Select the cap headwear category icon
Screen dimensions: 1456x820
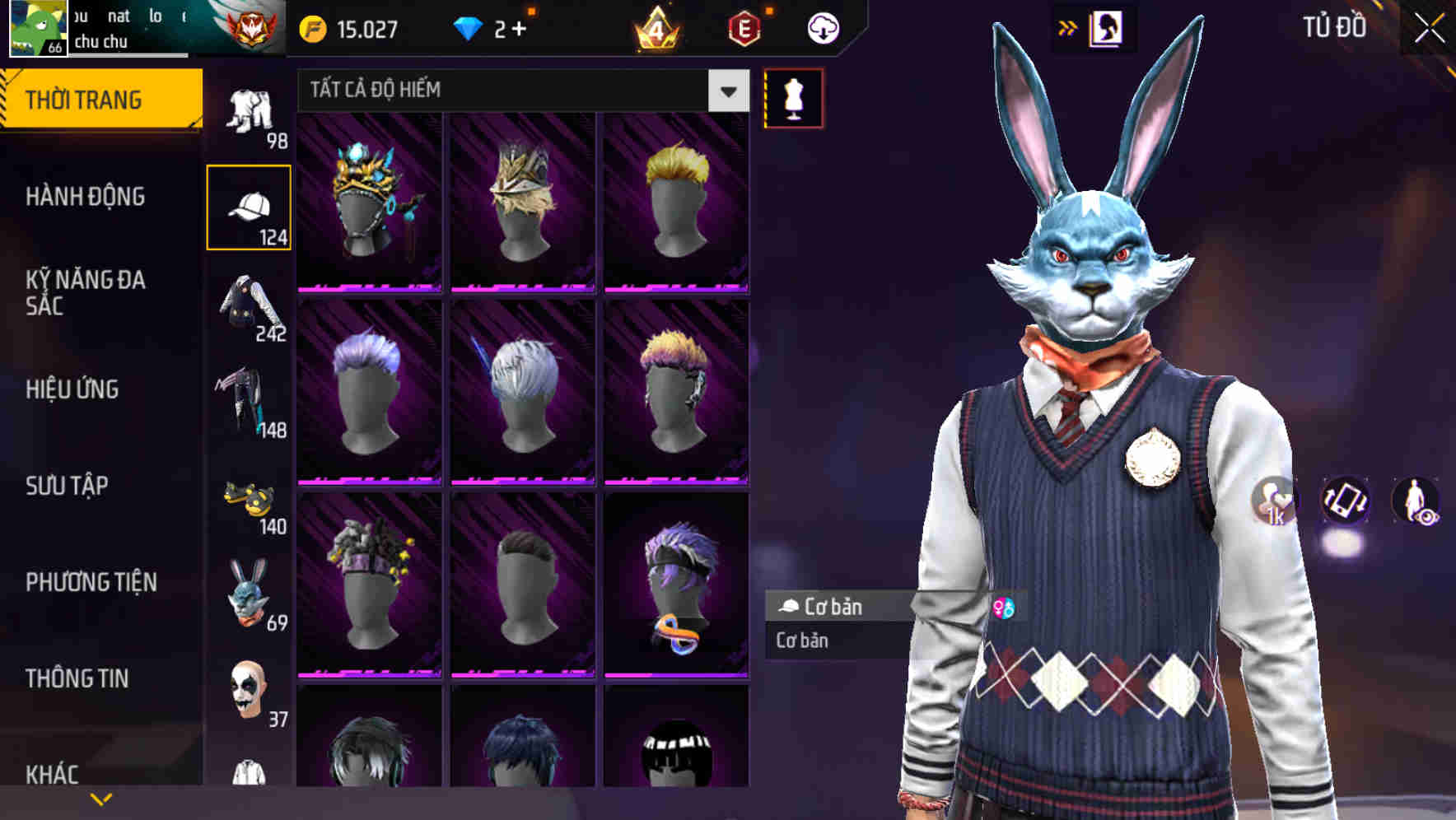click(250, 206)
